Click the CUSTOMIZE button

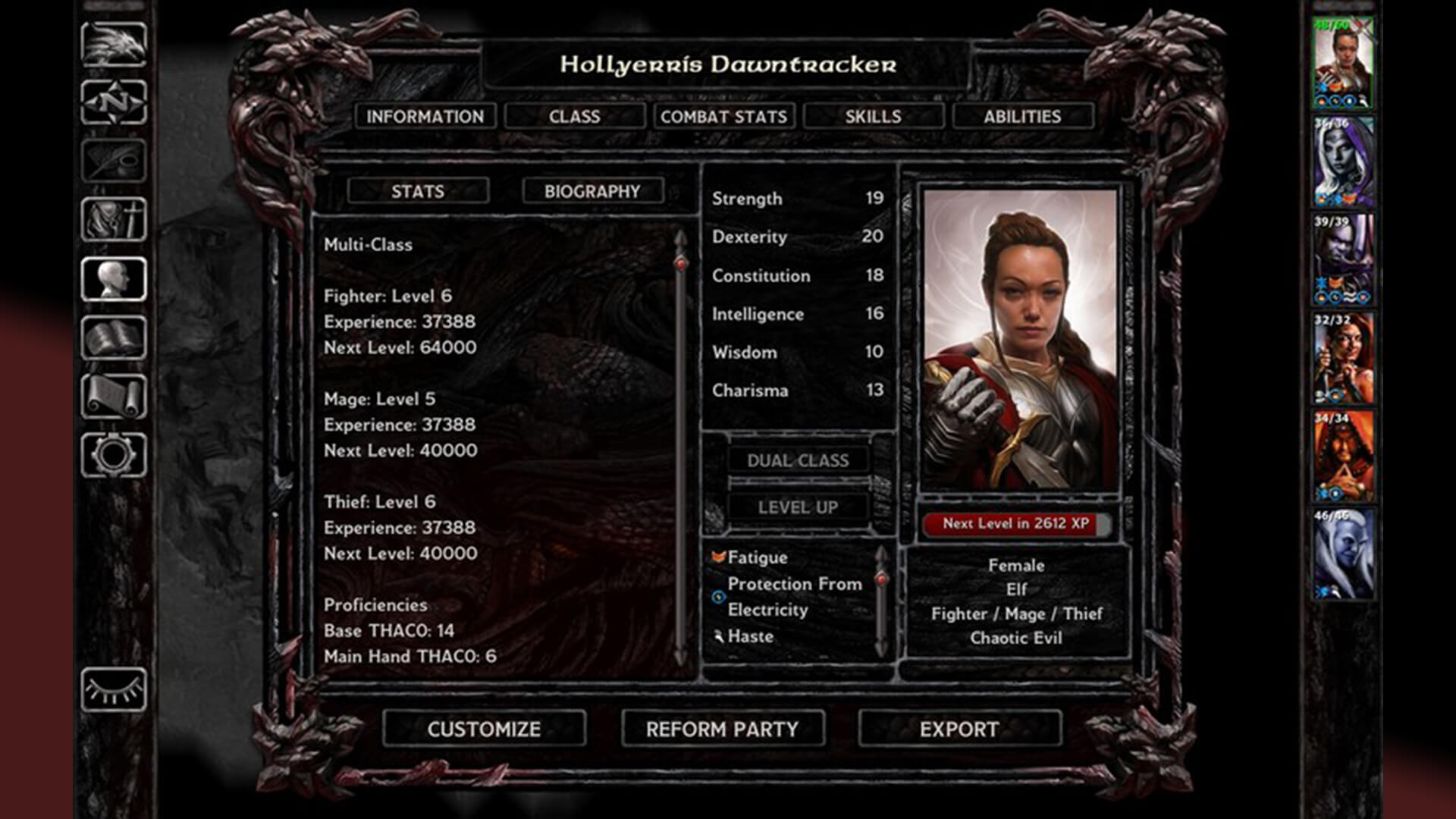coord(482,728)
